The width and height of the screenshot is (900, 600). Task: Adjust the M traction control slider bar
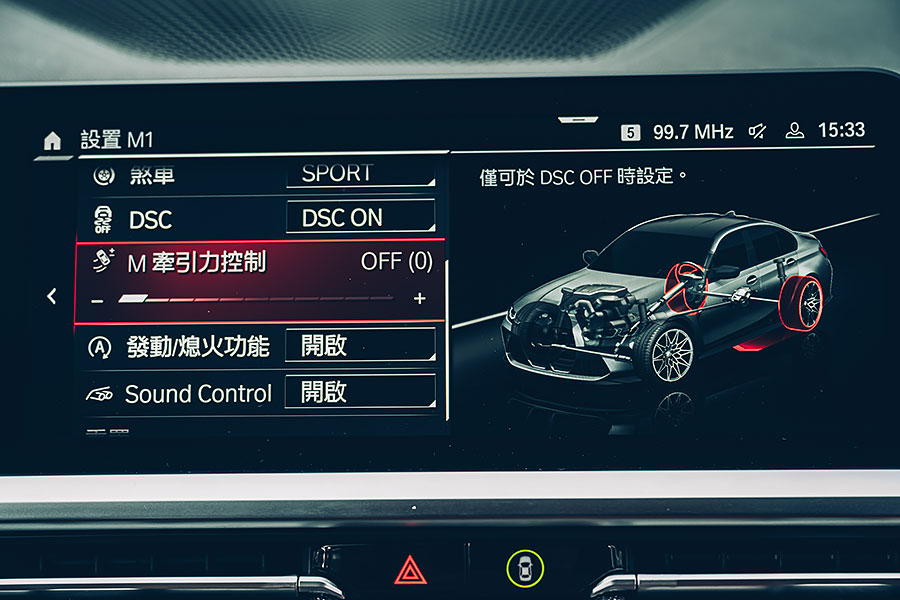[x=256, y=298]
